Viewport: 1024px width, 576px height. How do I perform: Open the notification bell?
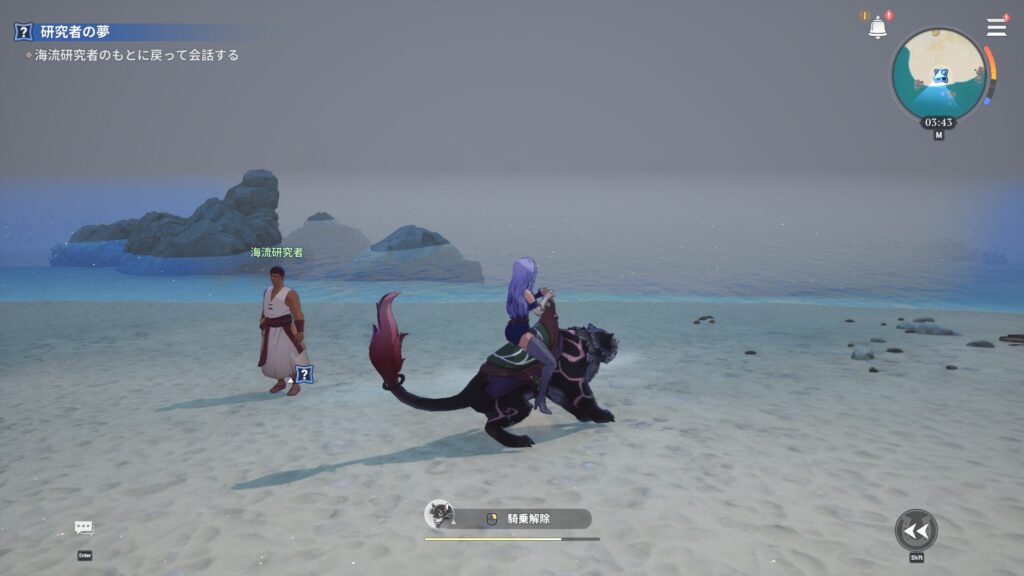tap(877, 28)
